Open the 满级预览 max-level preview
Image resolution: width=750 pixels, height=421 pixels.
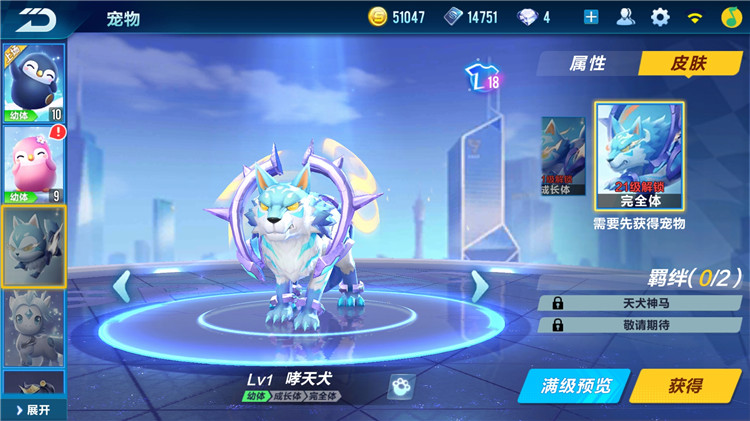point(574,386)
